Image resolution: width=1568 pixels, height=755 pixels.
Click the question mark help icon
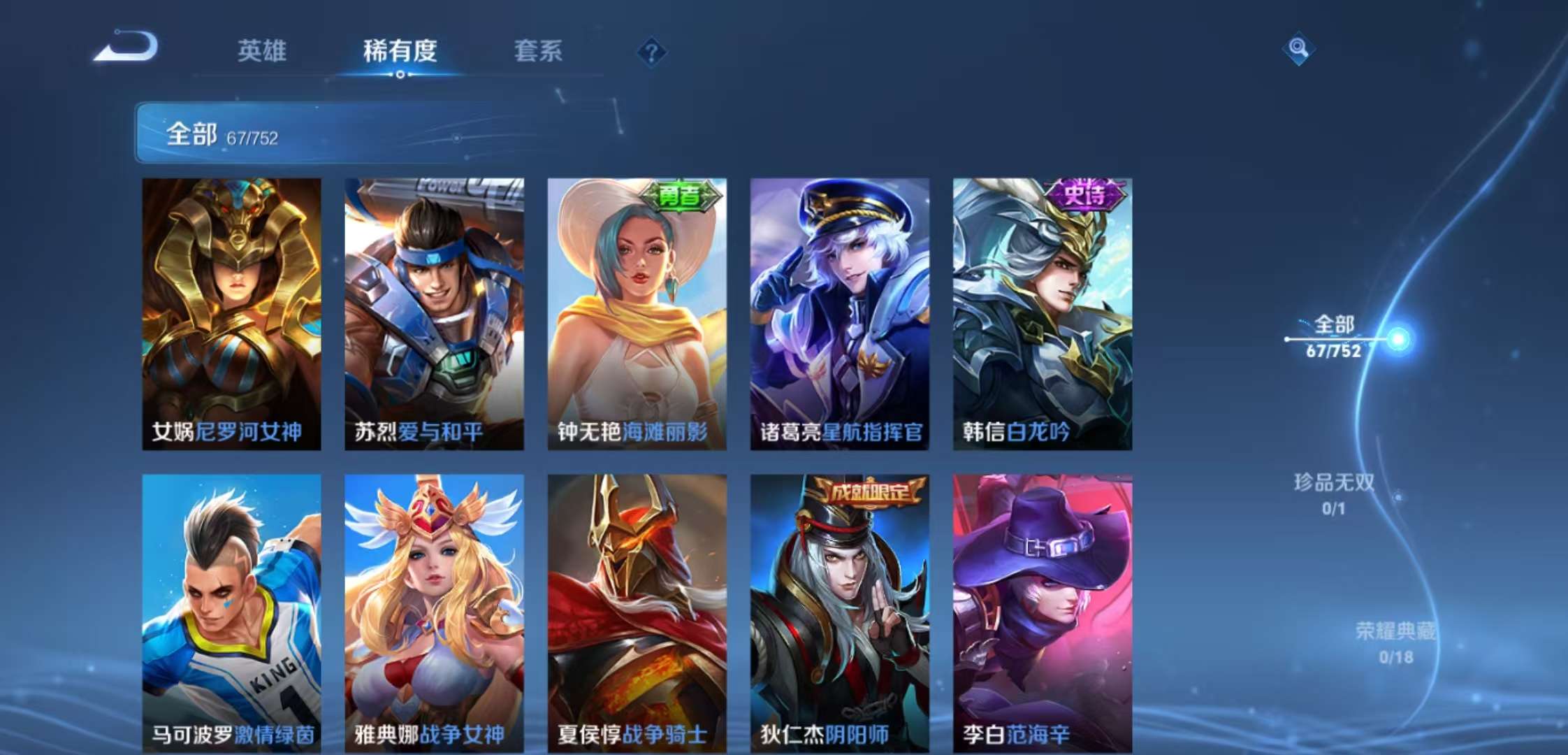click(653, 50)
